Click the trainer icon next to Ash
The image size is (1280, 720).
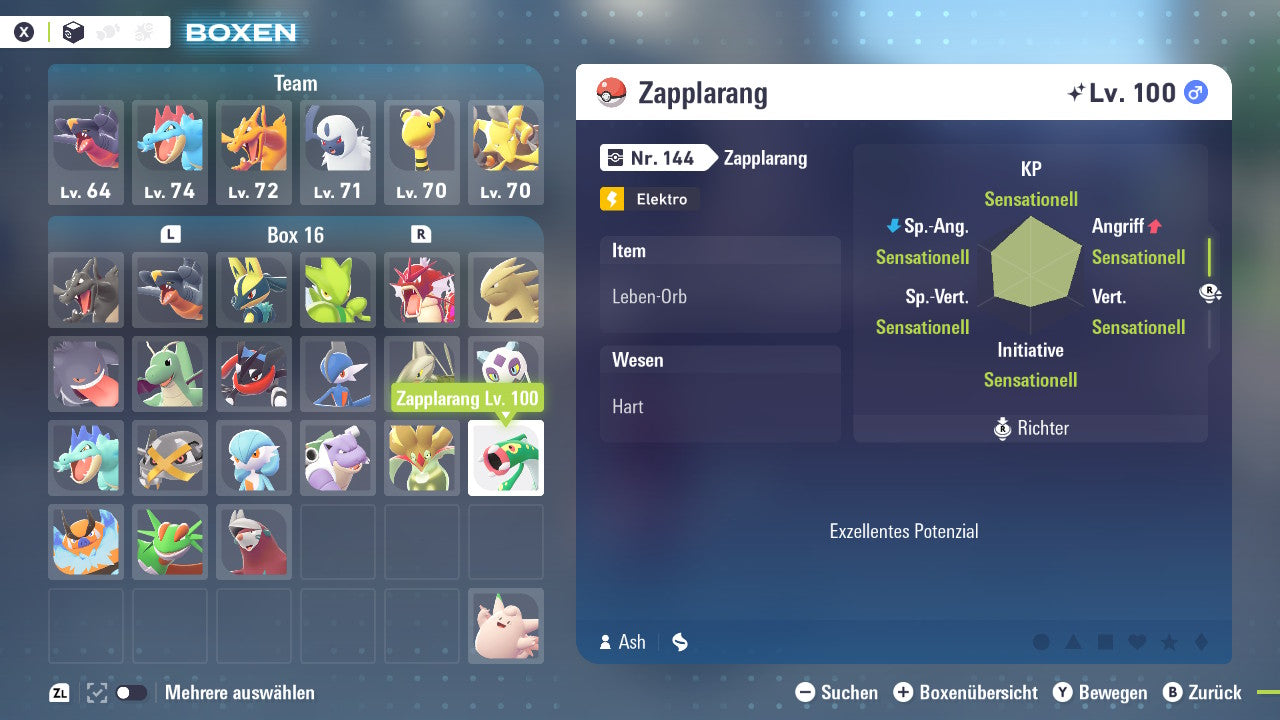[x=605, y=642]
